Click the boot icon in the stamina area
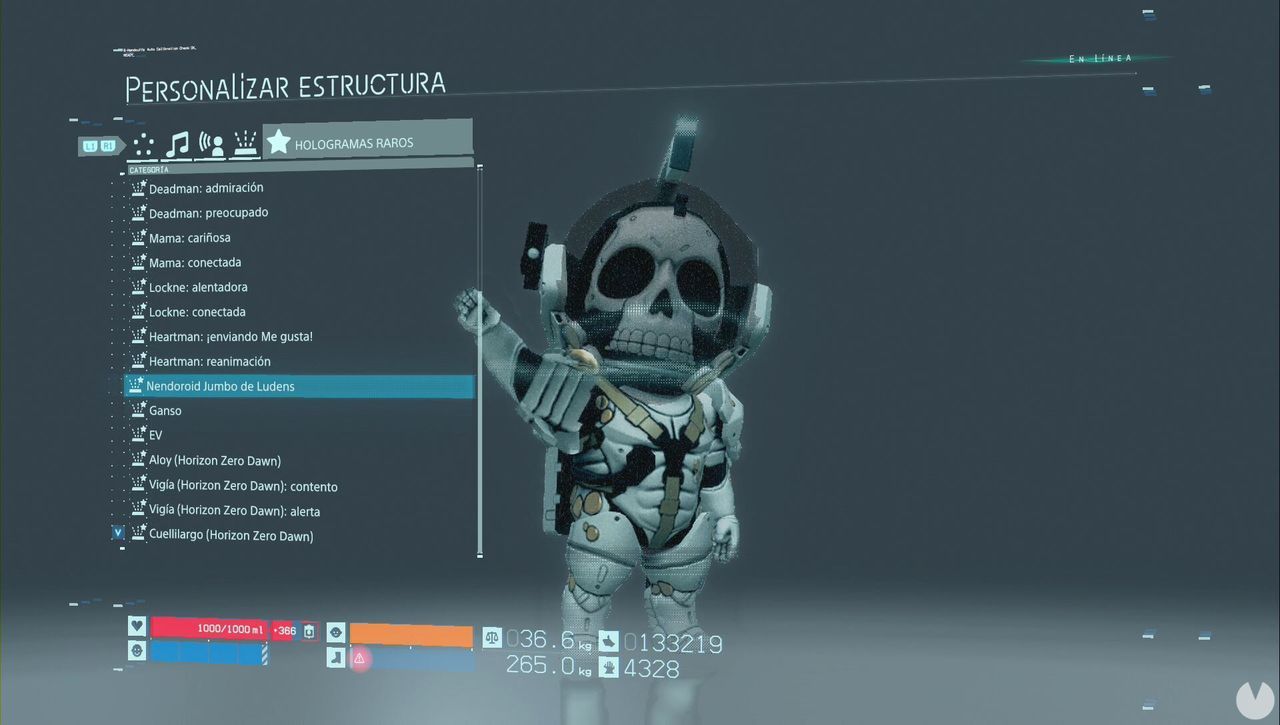The image size is (1280, 725). click(336, 658)
